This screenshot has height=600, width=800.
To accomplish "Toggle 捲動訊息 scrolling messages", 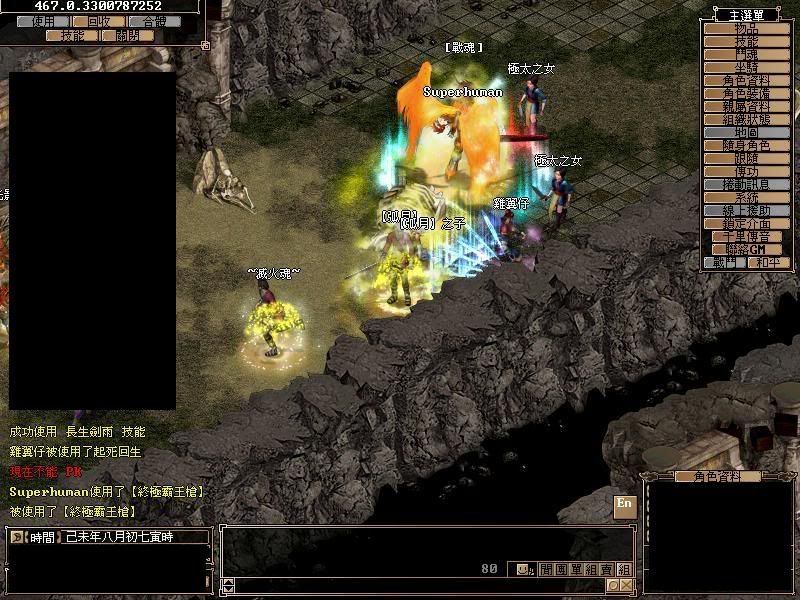I will (x=746, y=184).
